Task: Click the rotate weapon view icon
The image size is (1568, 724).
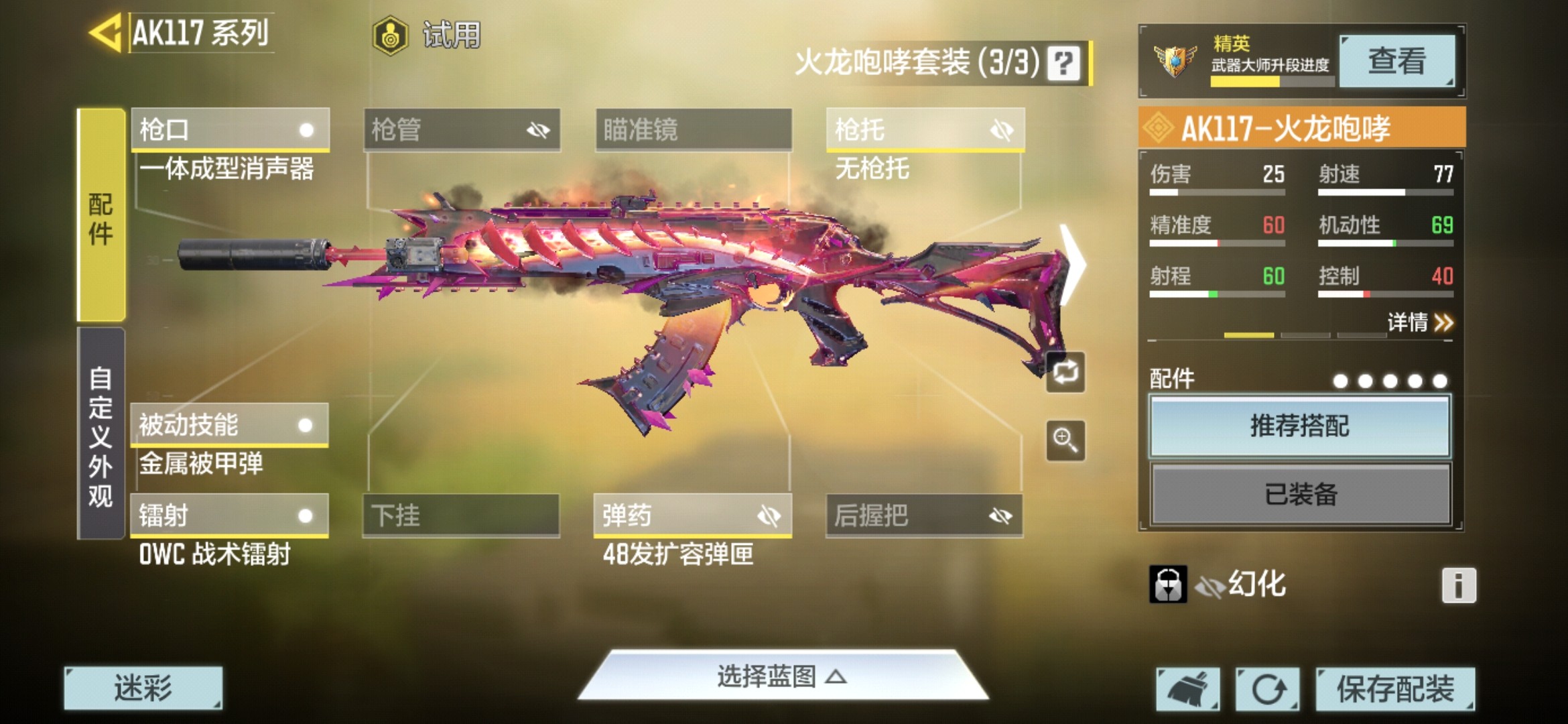Action: [x=1065, y=373]
